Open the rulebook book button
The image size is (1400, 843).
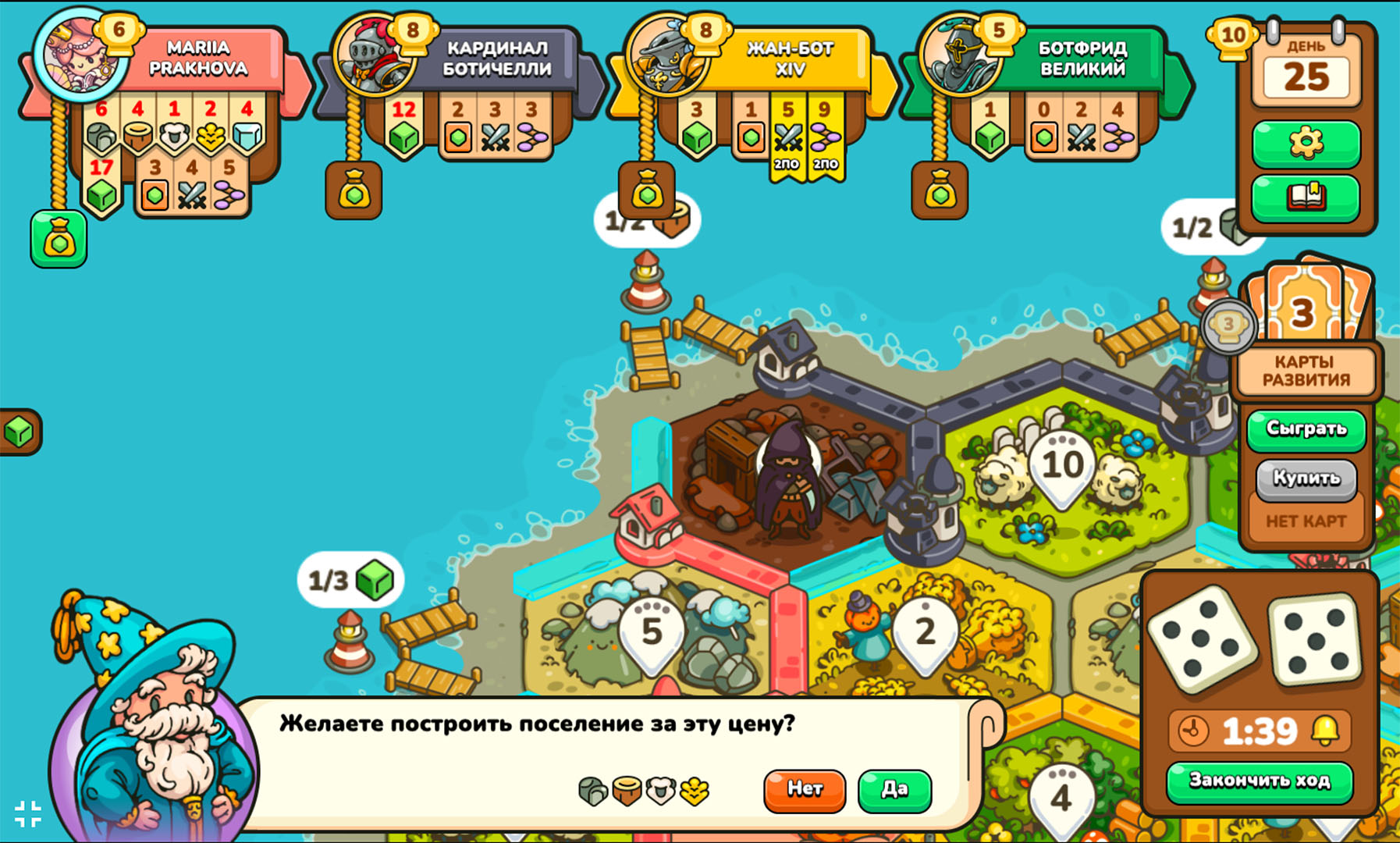tap(1306, 197)
